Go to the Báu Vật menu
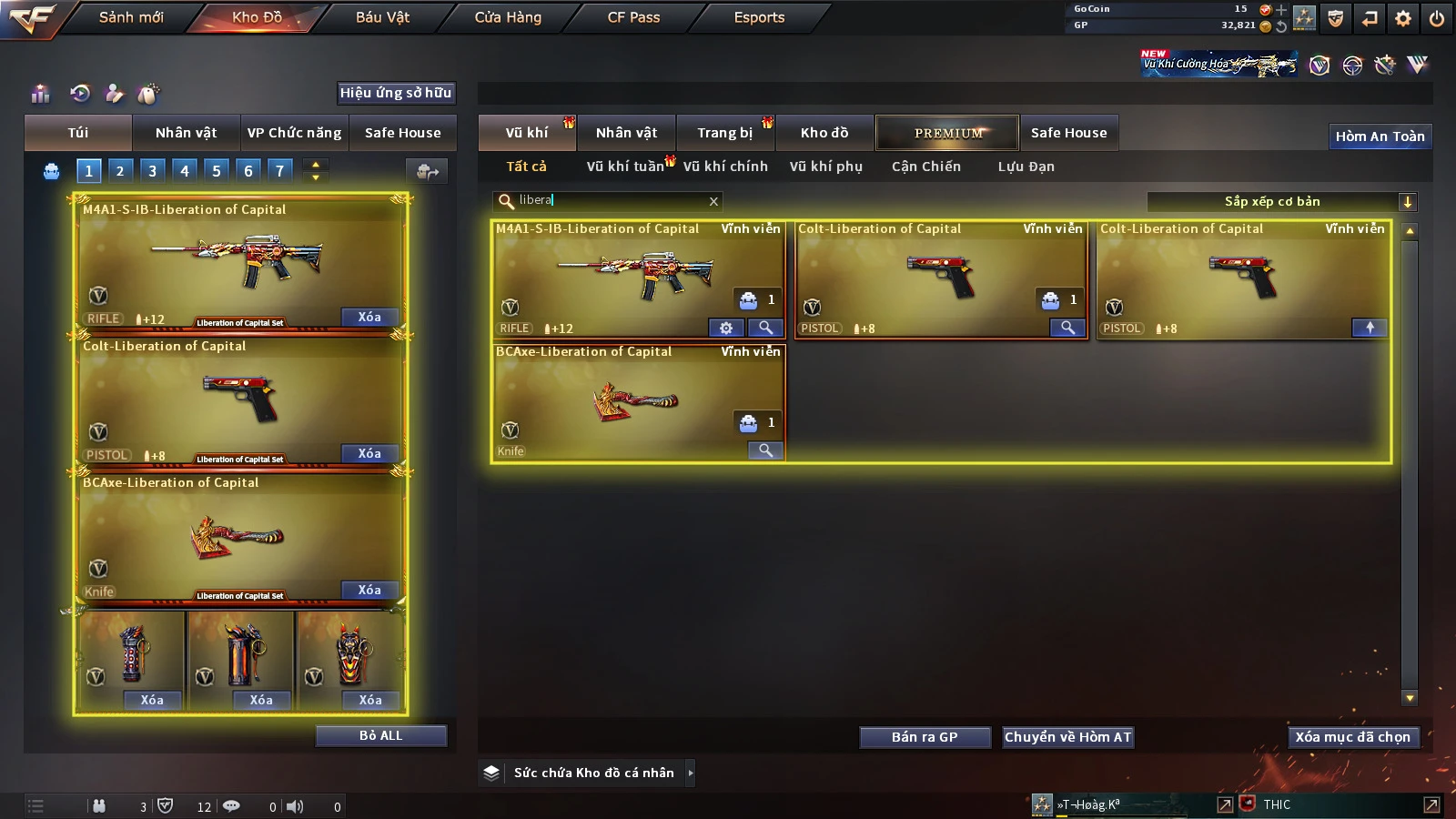 pyautogui.click(x=382, y=17)
